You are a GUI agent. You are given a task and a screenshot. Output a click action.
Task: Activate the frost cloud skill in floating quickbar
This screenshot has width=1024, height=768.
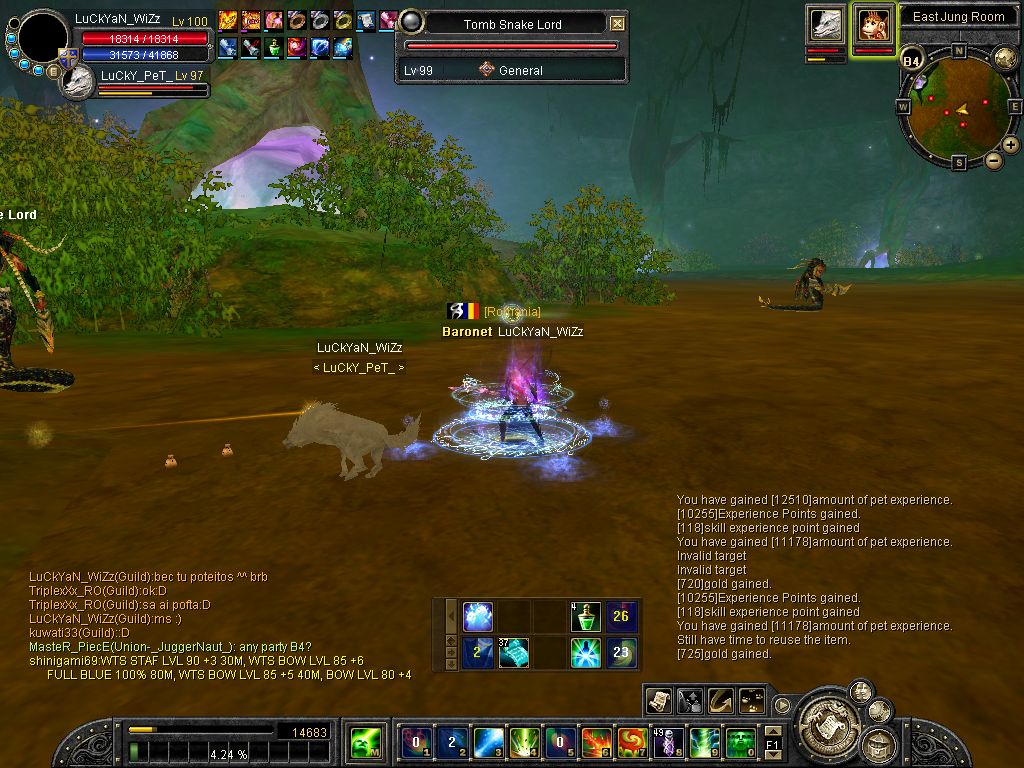[x=478, y=617]
